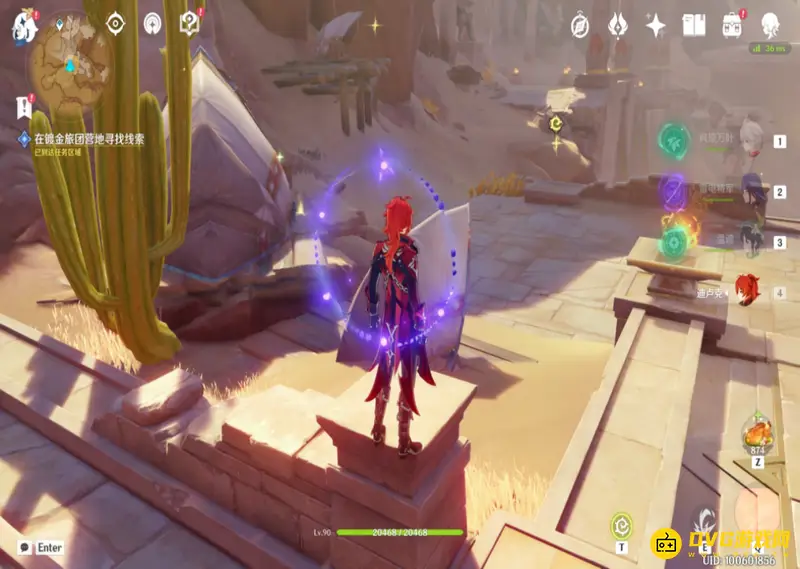Activate the green swirl quick-use gadget

coord(621,522)
